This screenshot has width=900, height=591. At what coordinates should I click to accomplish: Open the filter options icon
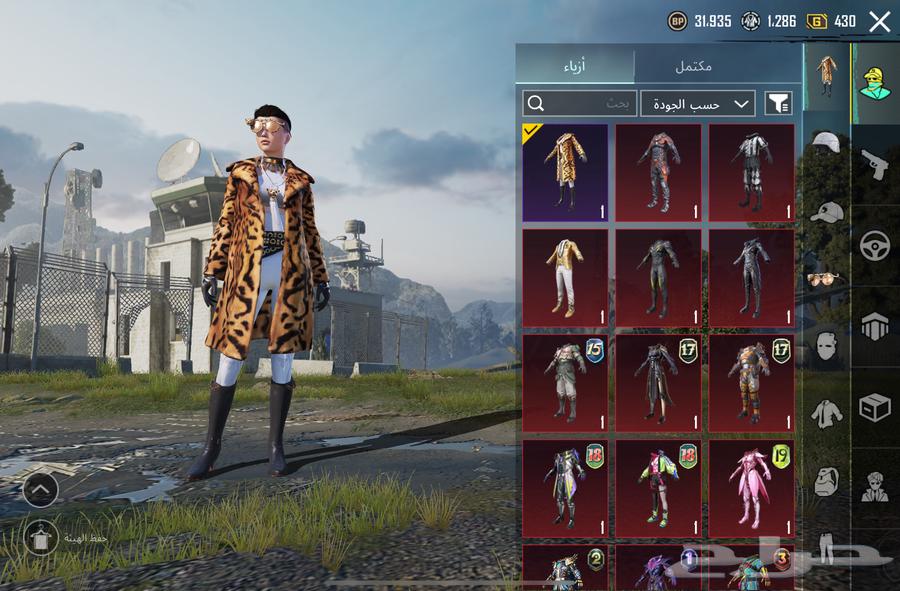778,103
